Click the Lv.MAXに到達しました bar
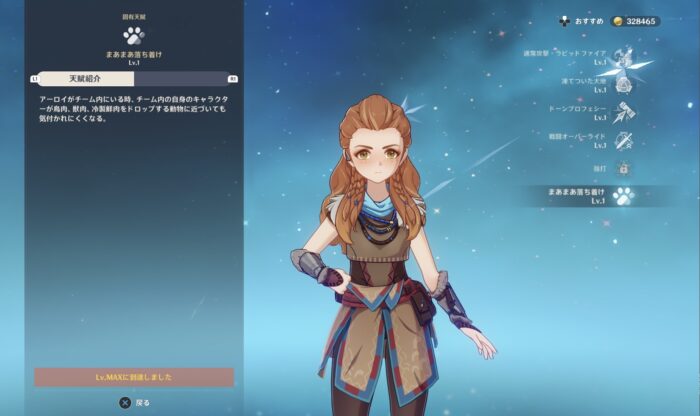Screen dimensions: 700x416 coord(134,377)
